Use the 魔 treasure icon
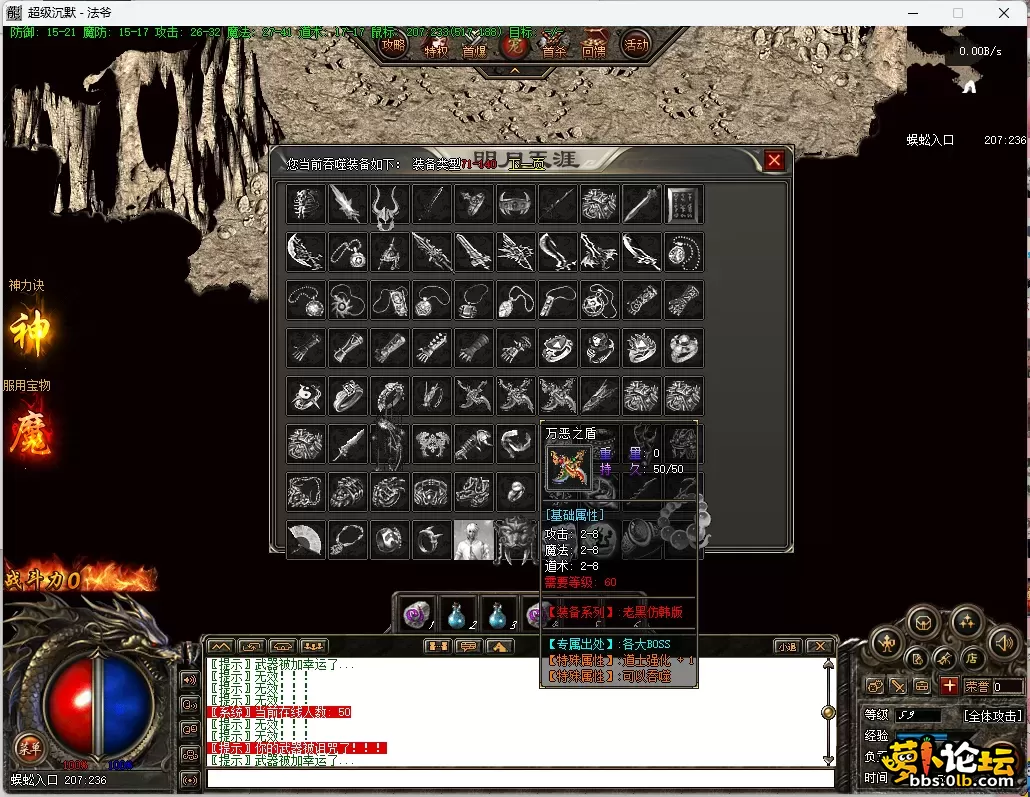The height and width of the screenshot is (797, 1030). coord(30,432)
